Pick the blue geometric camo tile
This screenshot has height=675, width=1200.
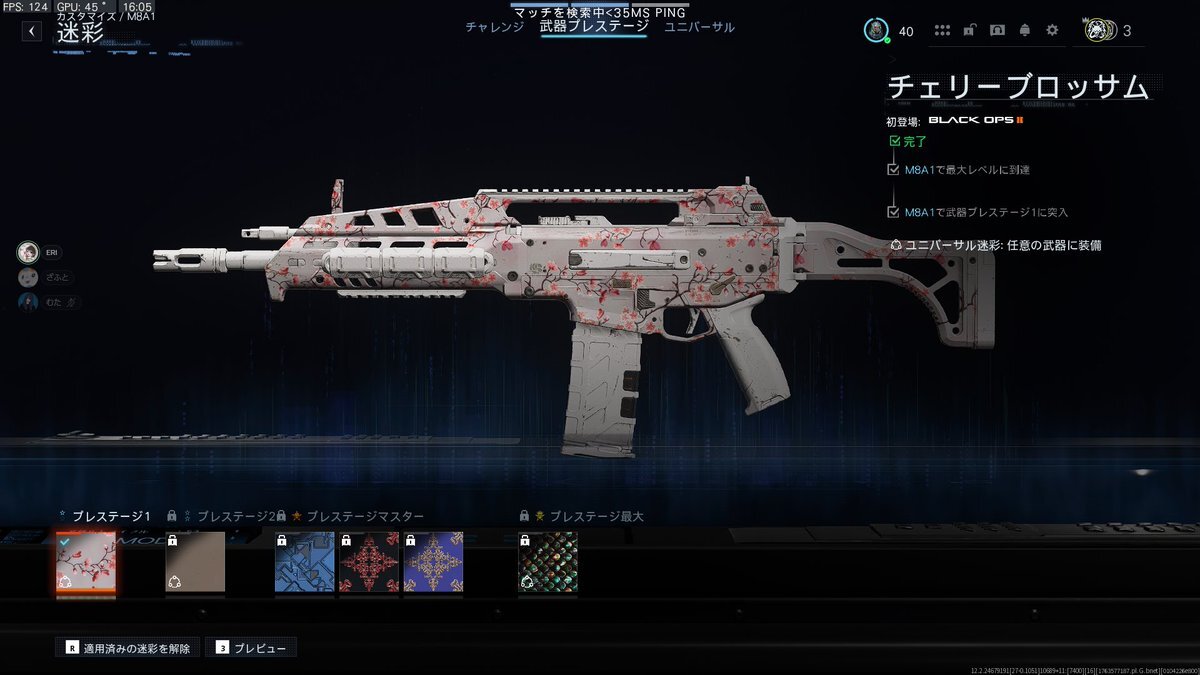point(304,562)
